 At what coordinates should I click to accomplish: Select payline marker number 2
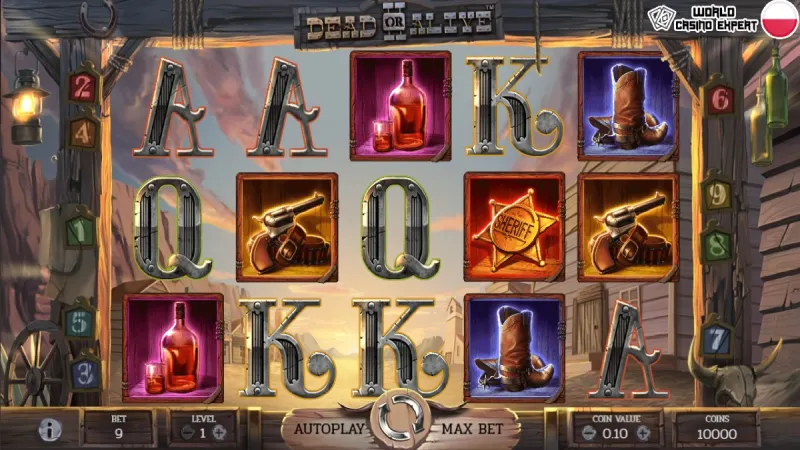pos(84,86)
